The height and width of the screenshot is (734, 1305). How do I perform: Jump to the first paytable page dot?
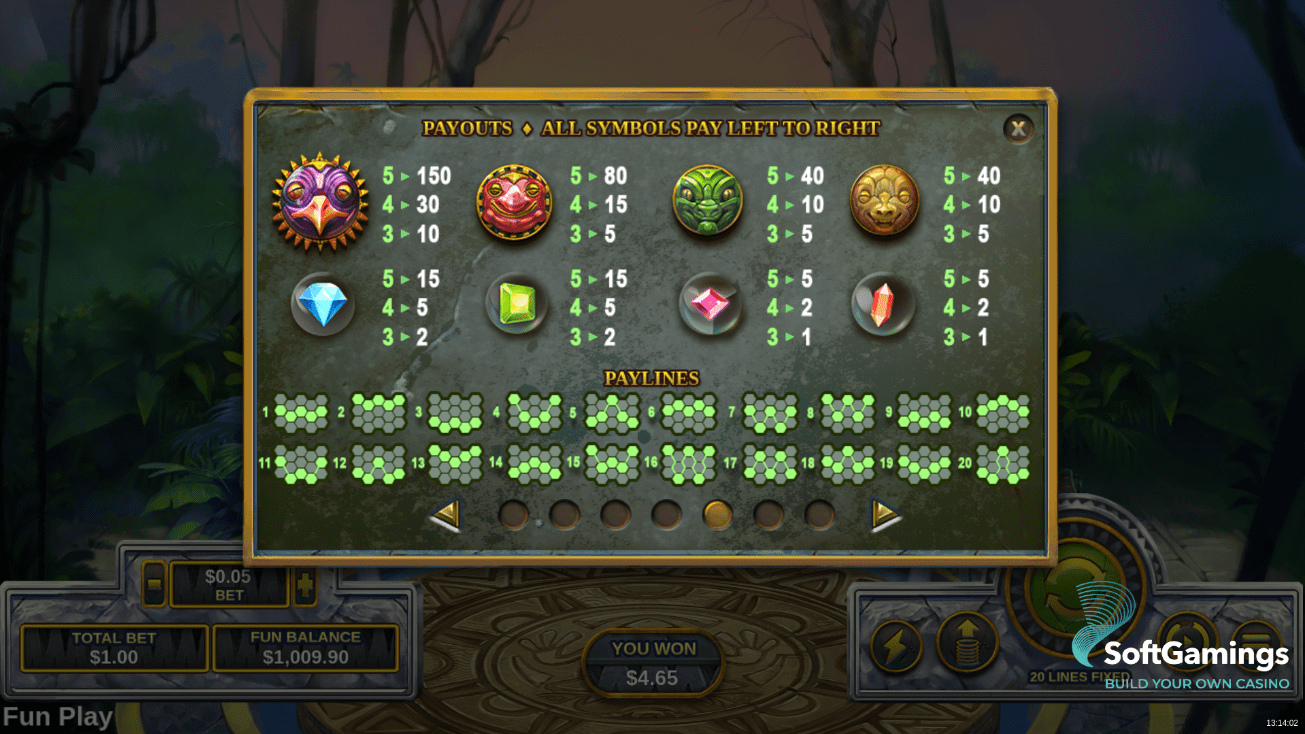tap(513, 515)
